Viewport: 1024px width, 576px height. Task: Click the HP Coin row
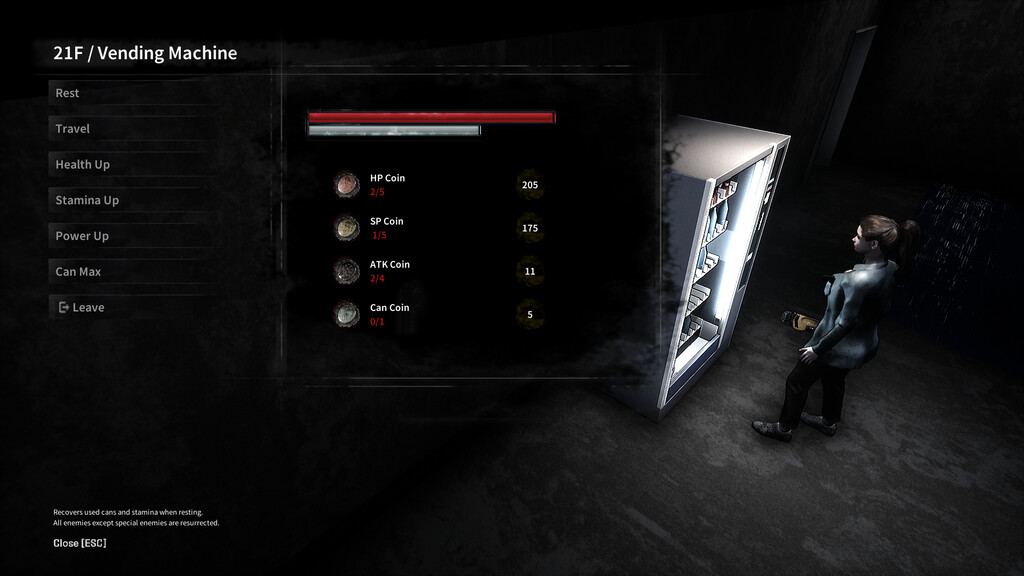(x=387, y=184)
